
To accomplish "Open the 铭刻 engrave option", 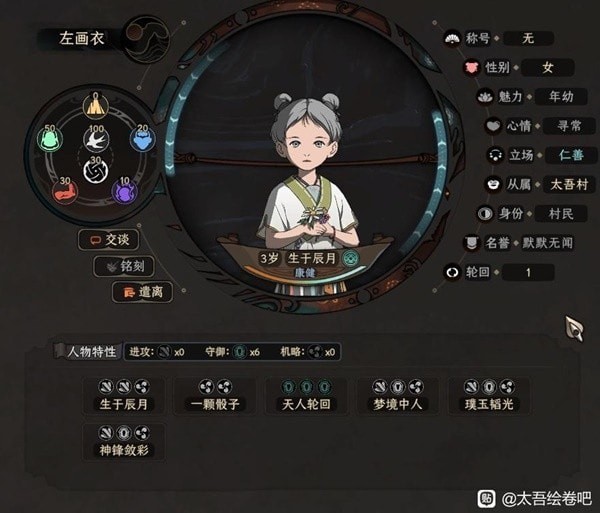I will click(123, 267).
